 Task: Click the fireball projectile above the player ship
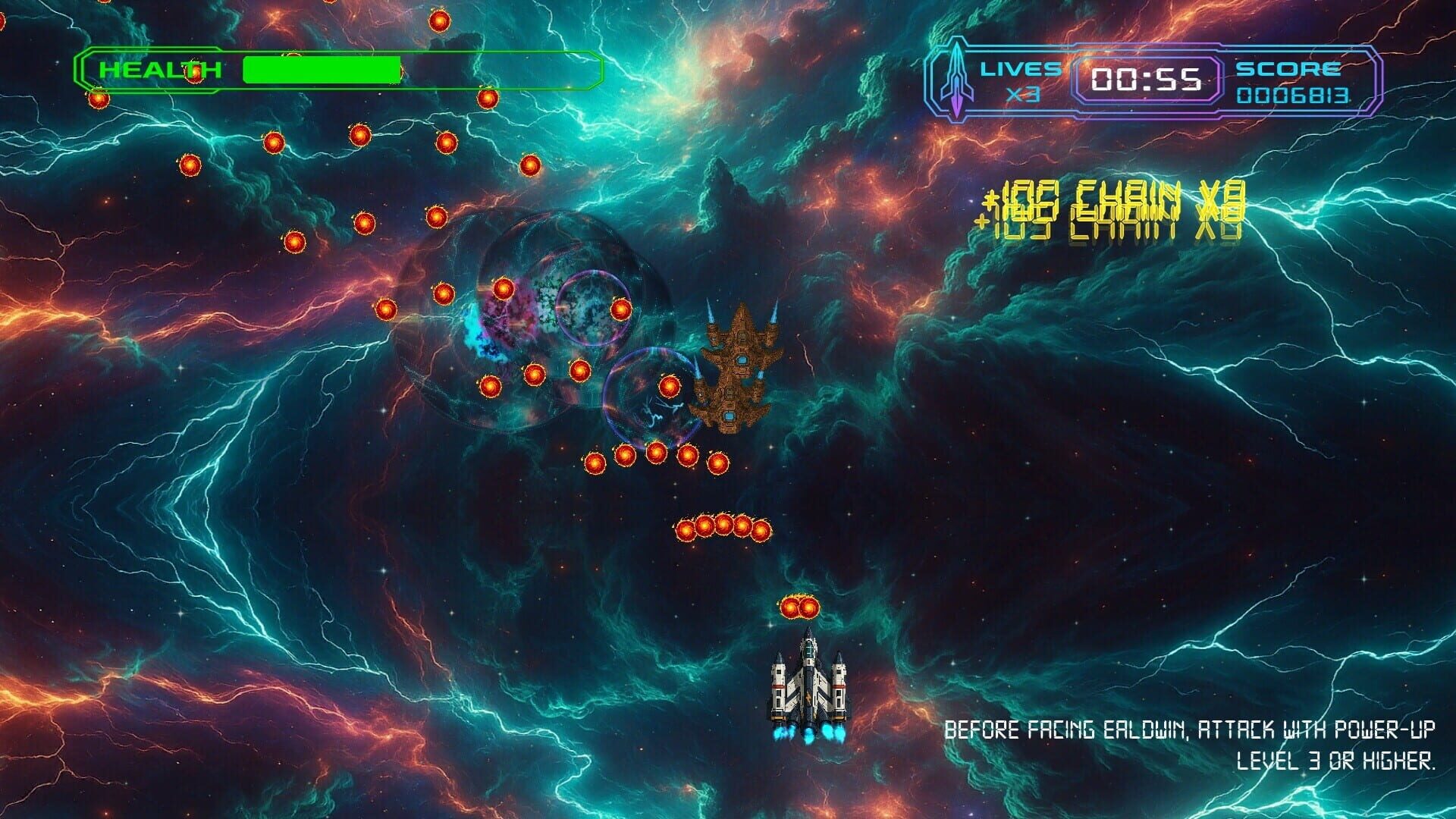click(799, 605)
